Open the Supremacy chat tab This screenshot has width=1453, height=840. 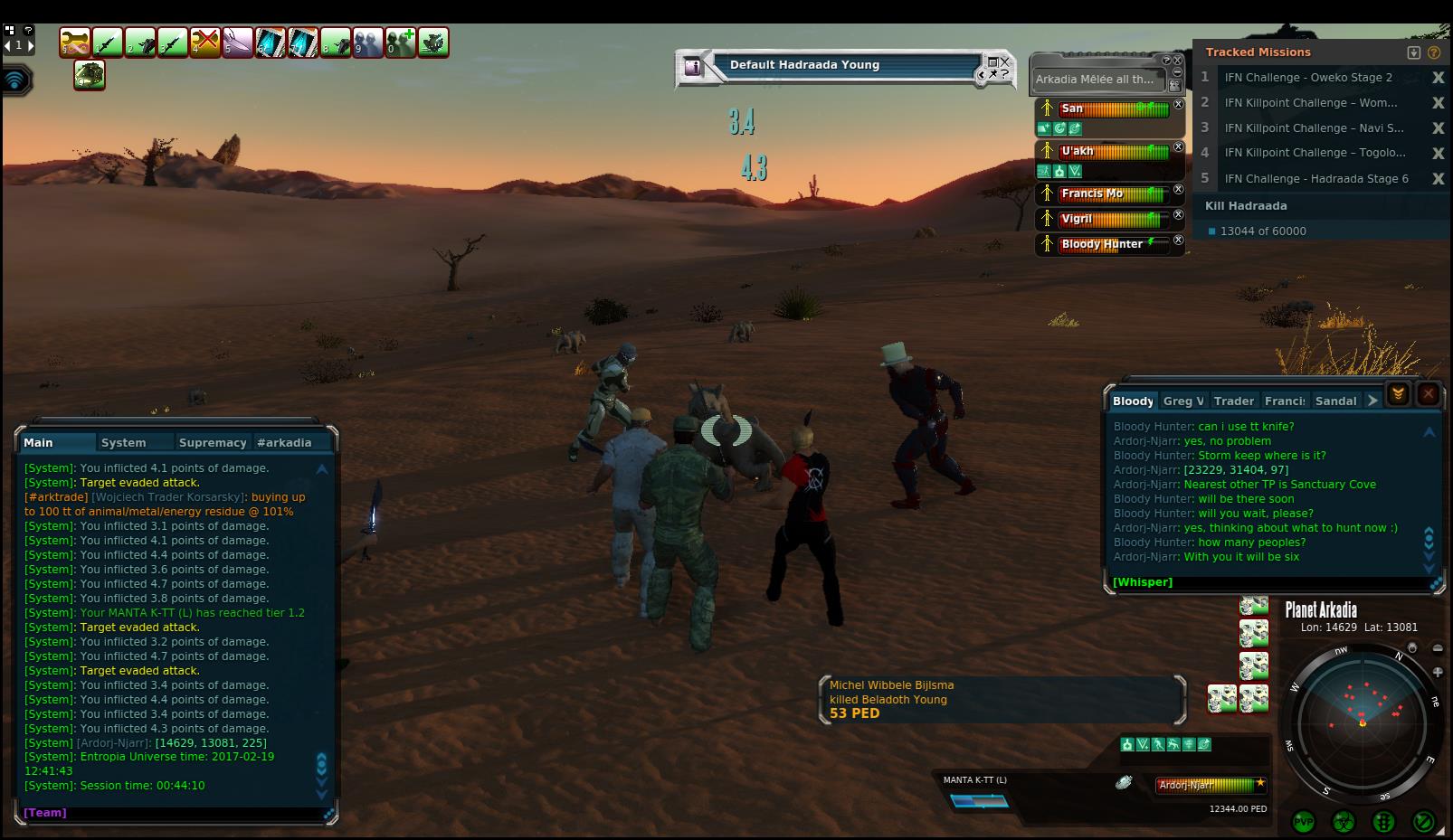pos(213,442)
